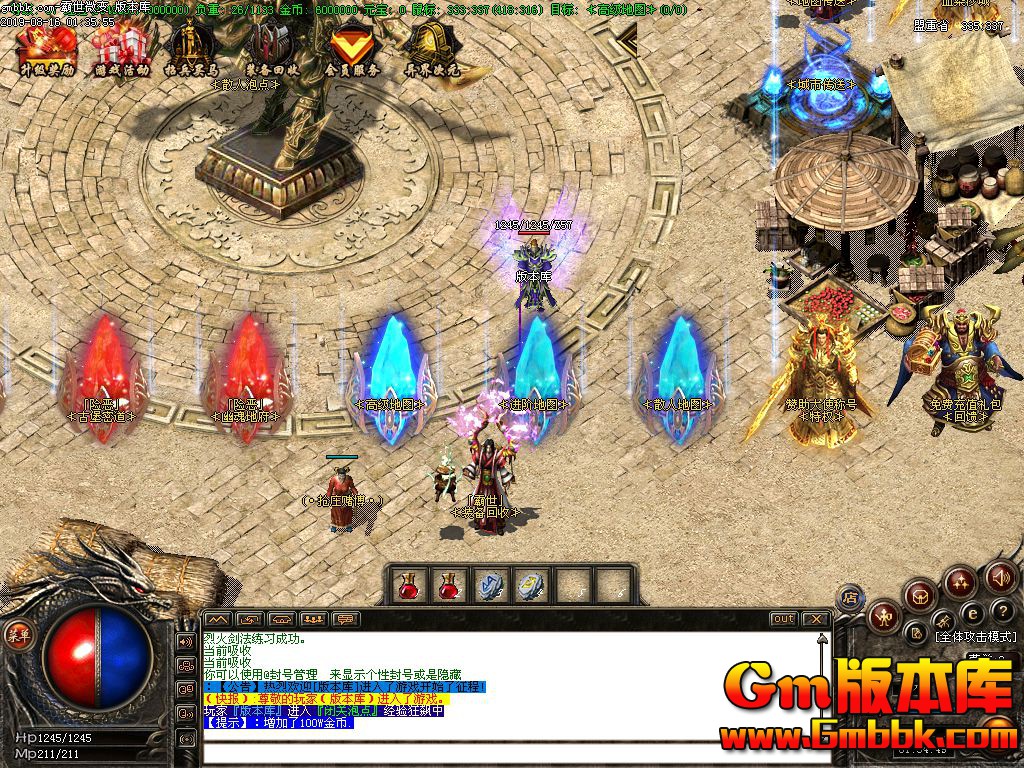The image size is (1024, 768).
Task: Close the chat panel with X button
Action: 816,619
